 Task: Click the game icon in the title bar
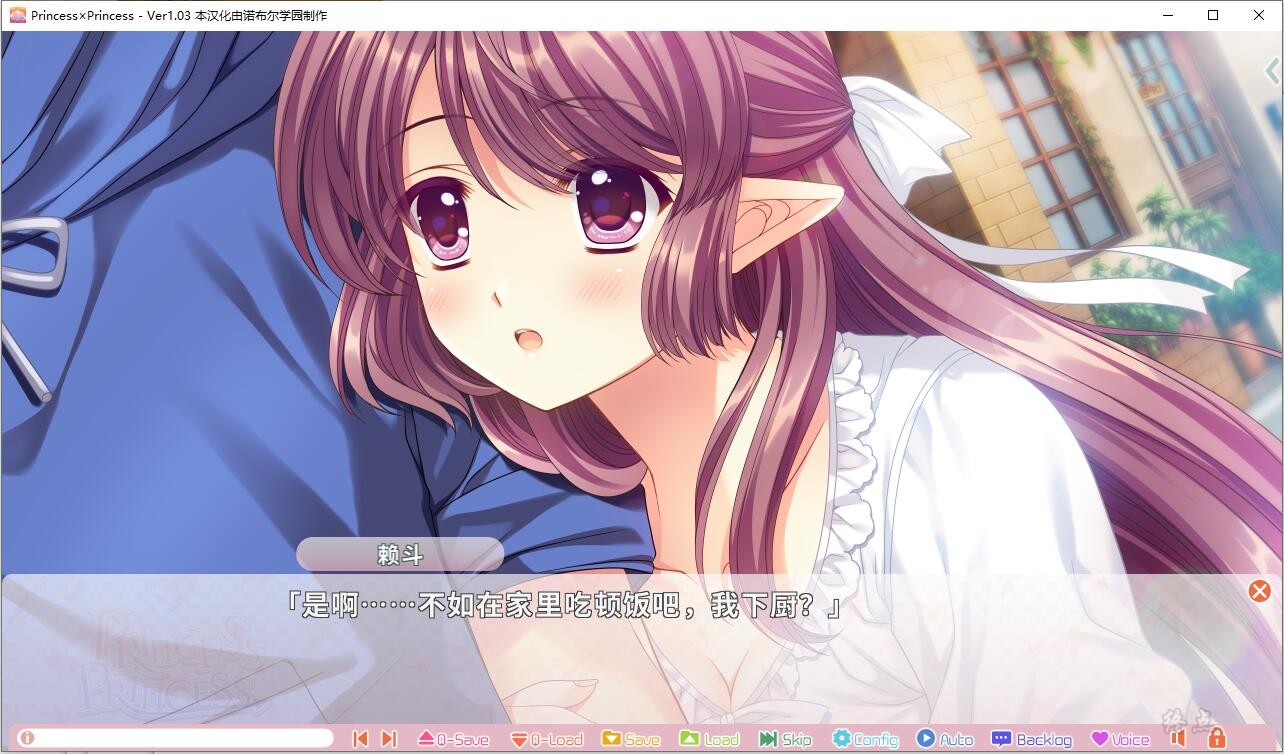point(18,15)
